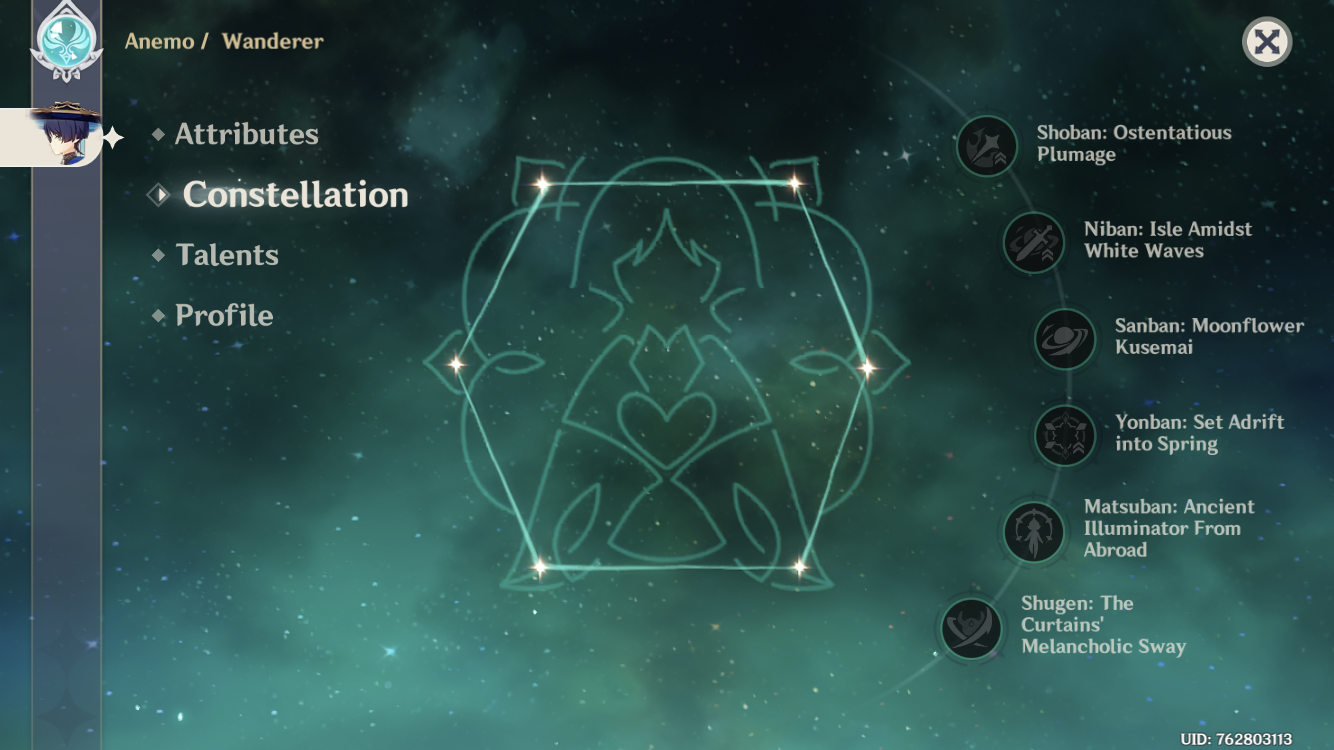Select Shugen: The Curtains' Melancholic Sway icon
This screenshot has width=1334, height=750.
click(972, 629)
